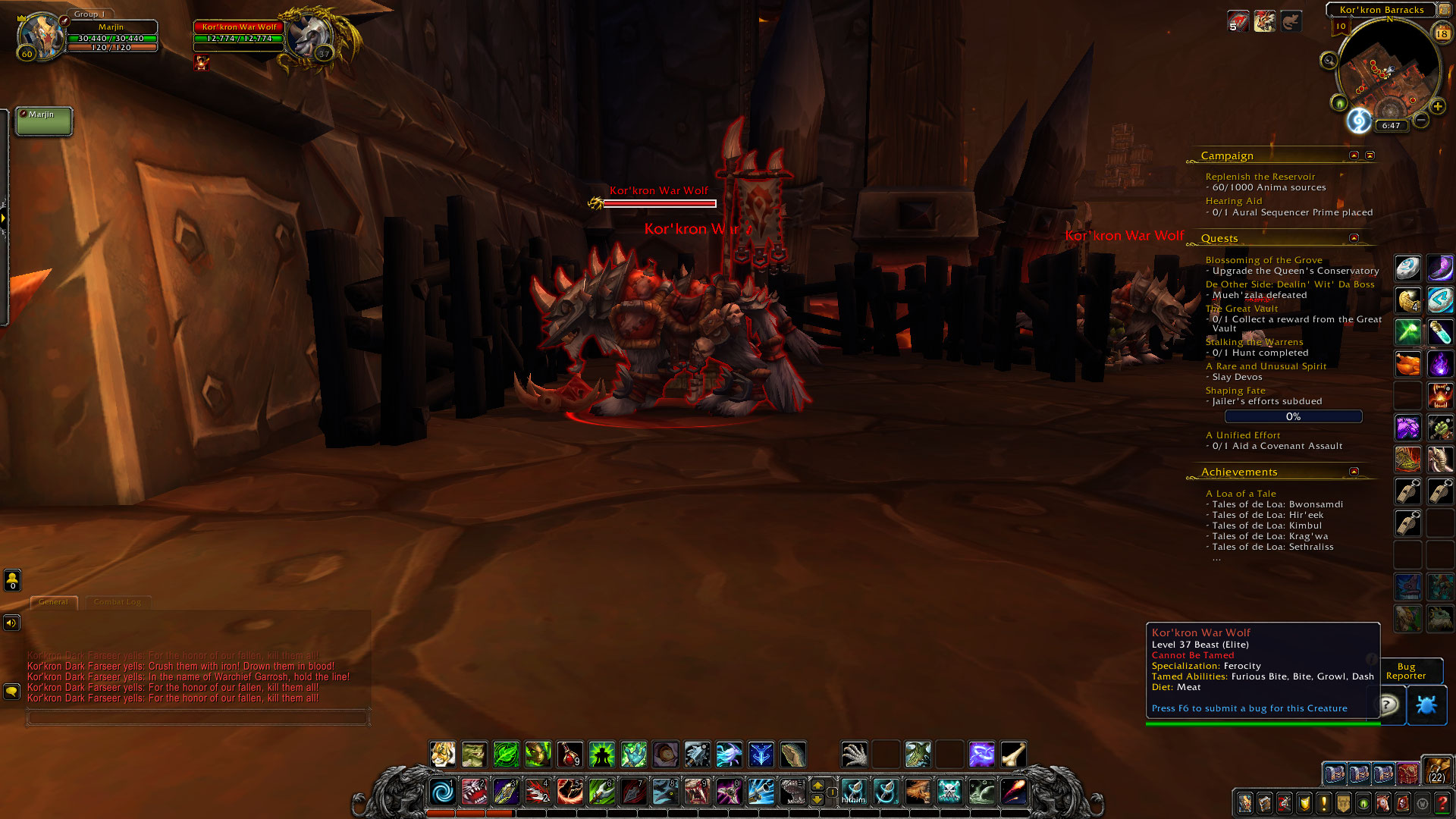Open the backpack showing 22 free slots
Viewport: 1456px width, 819px height.
click(x=1436, y=773)
